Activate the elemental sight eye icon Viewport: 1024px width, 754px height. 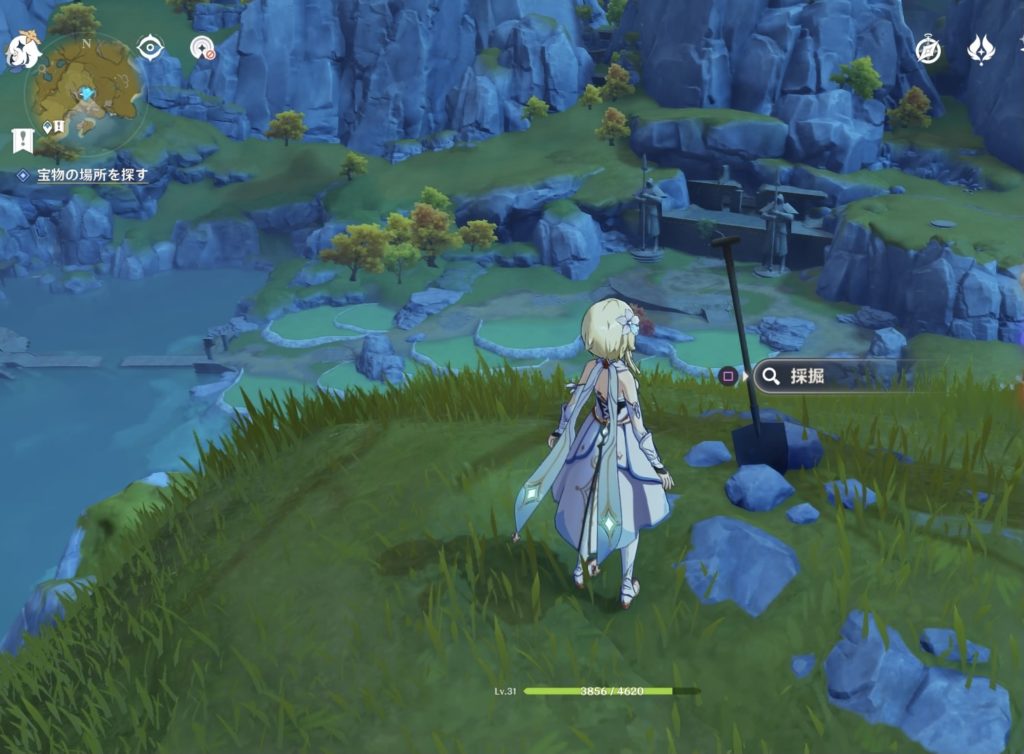pos(151,47)
